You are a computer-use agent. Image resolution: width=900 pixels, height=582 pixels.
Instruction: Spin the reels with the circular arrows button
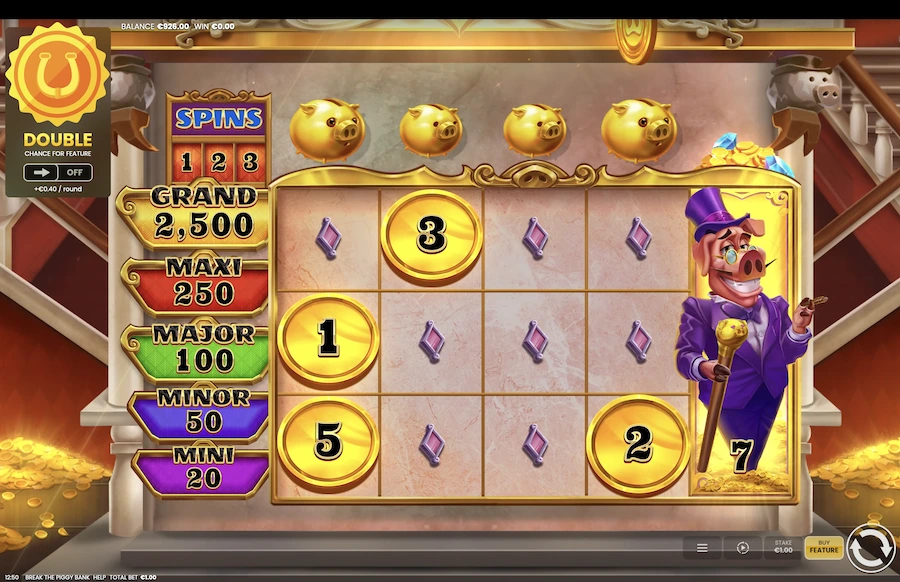[x=870, y=548]
